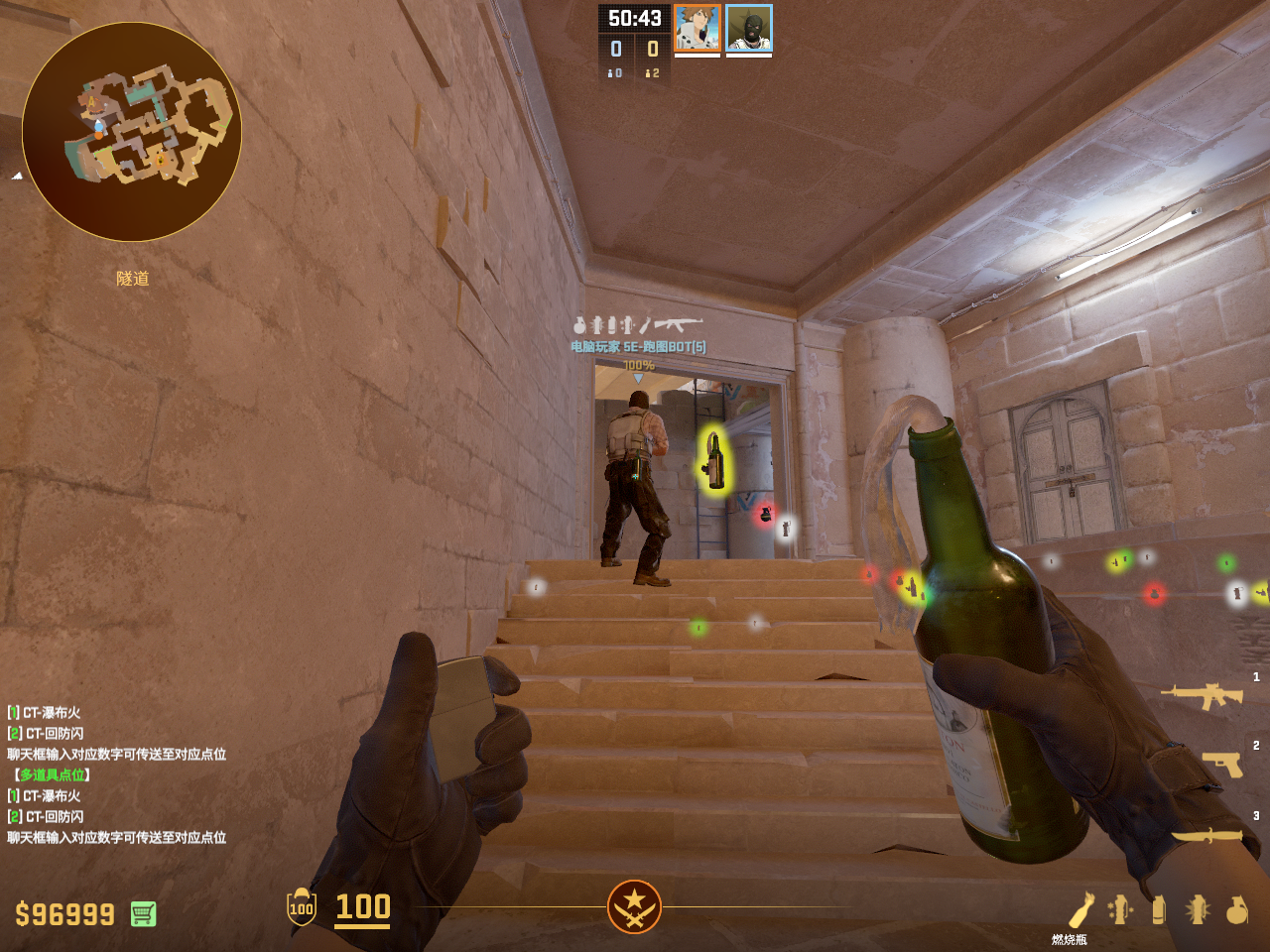Select the M4 rifle in slot 1
Viewport: 1270px width, 952px height.
point(1202,694)
